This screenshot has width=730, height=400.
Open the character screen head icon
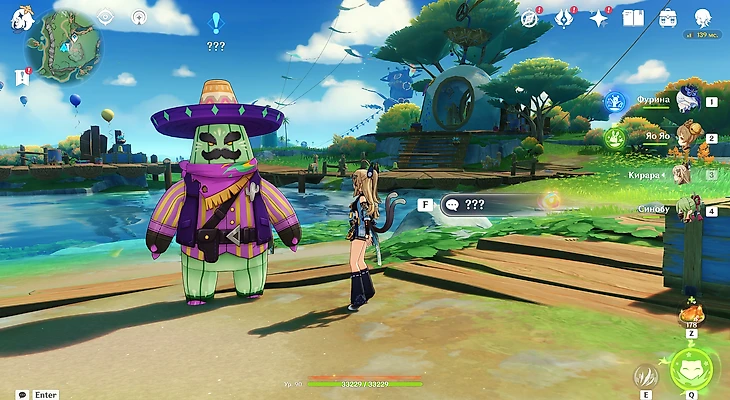[702, 18]
